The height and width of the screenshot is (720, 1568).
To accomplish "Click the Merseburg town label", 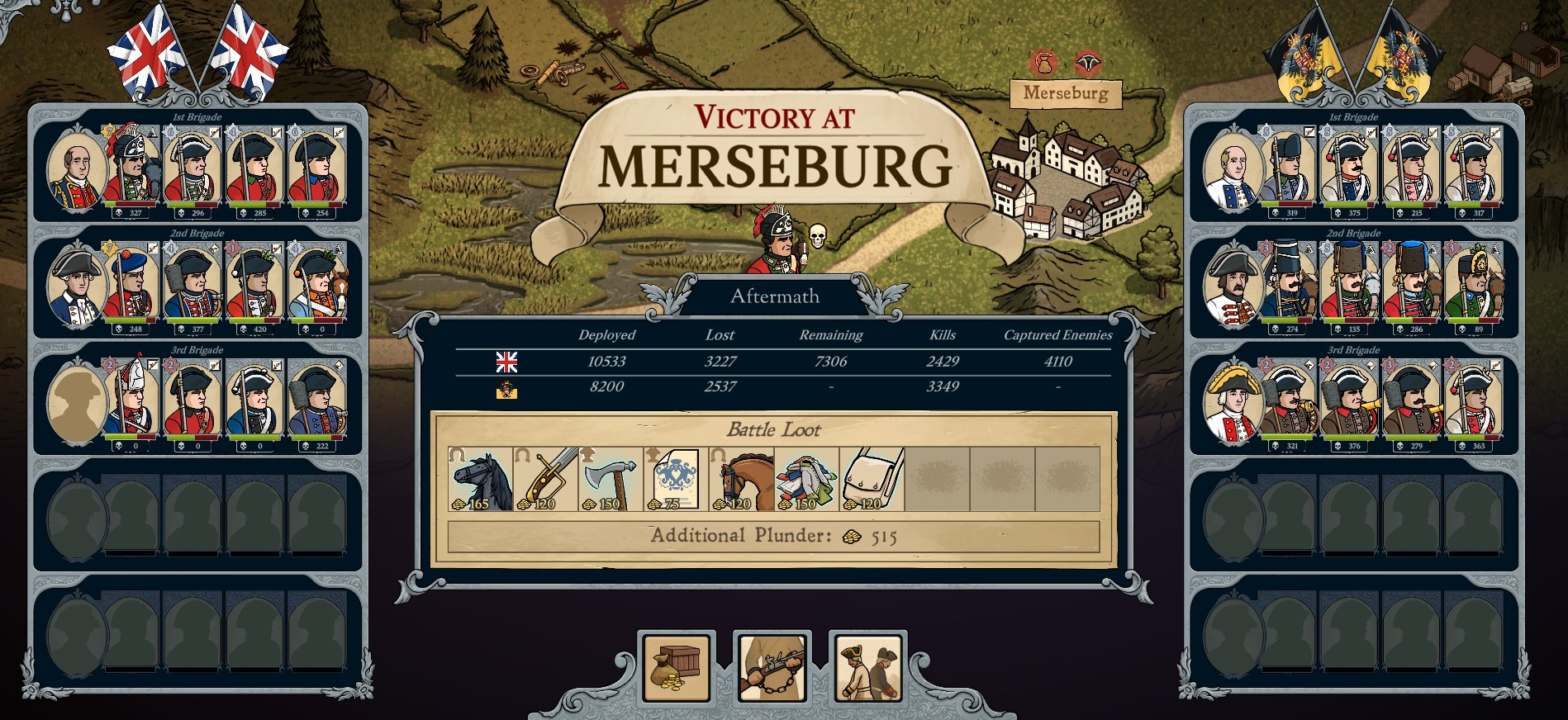I will pos(1066,93).
